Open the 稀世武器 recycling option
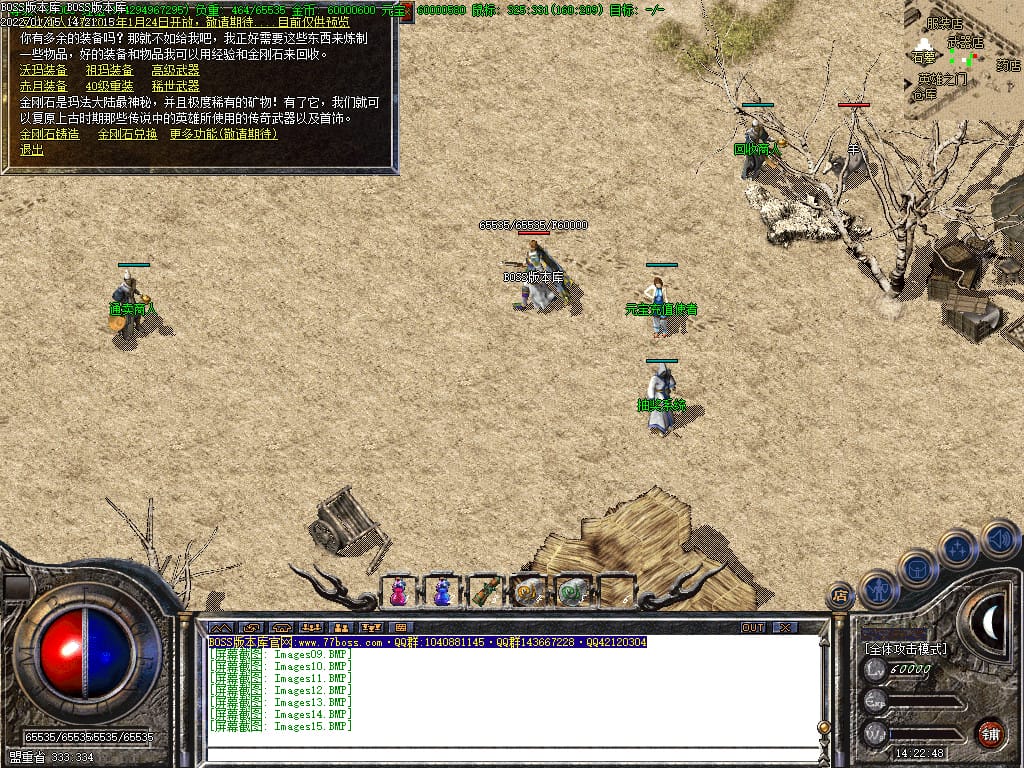The image size is (1024, 768). (175, 87)
